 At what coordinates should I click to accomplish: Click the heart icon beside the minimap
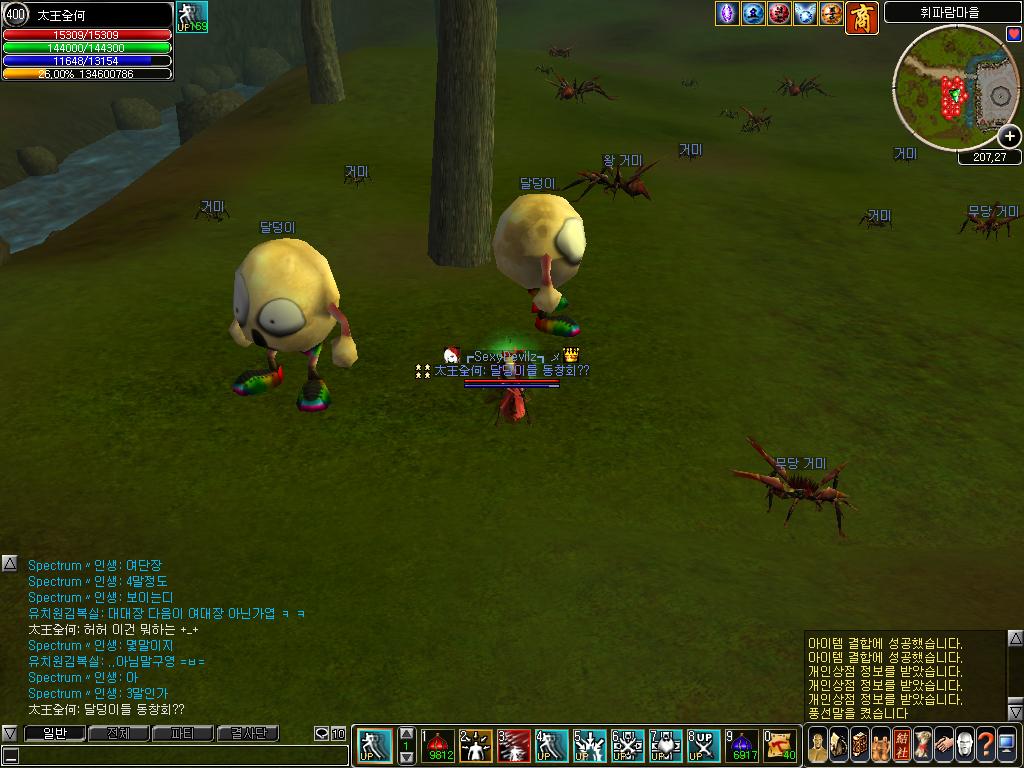click(1014, 34)
